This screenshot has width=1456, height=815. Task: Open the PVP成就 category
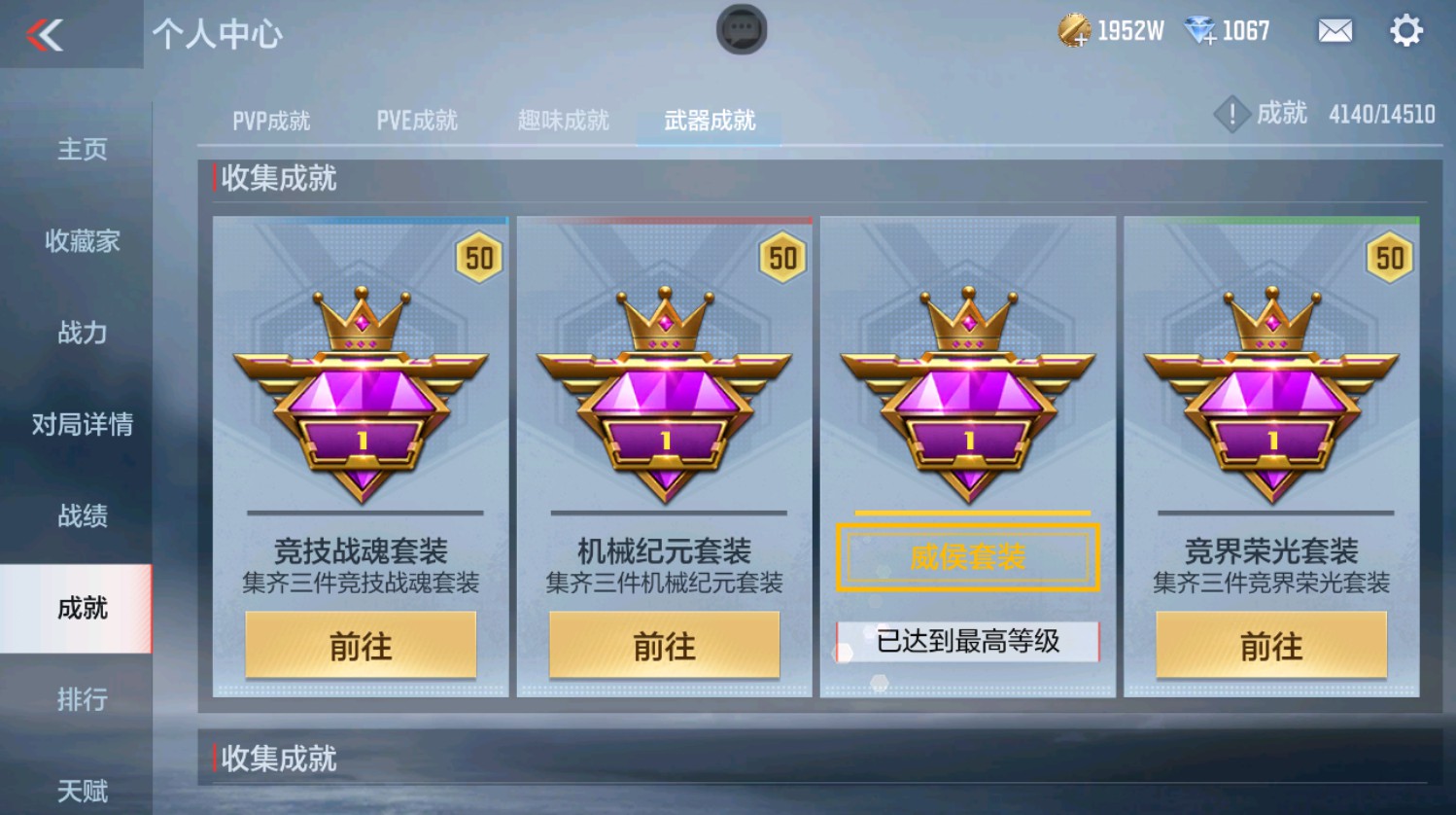[269, 121]
